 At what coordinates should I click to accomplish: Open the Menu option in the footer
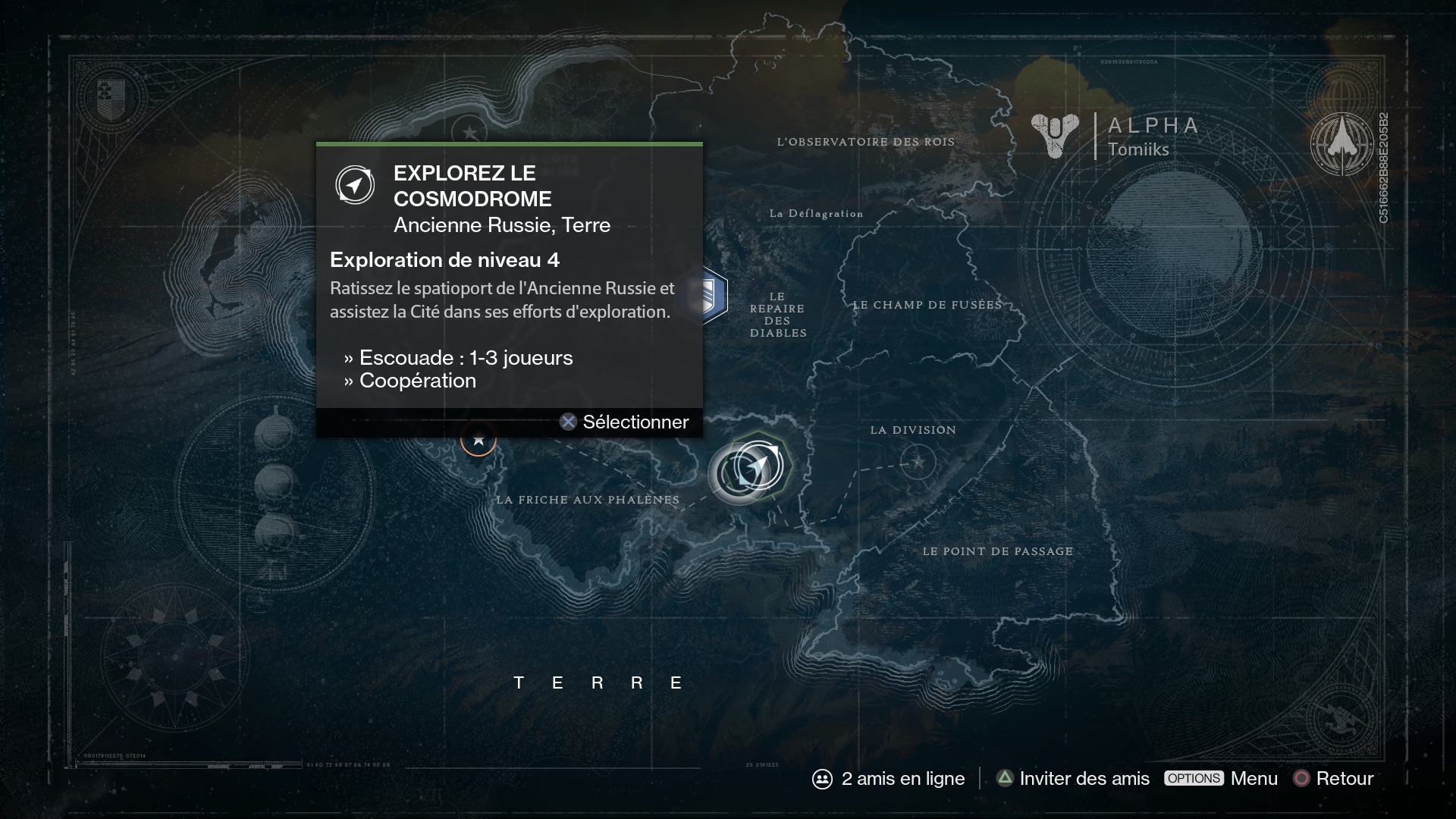pos(1254,779)
